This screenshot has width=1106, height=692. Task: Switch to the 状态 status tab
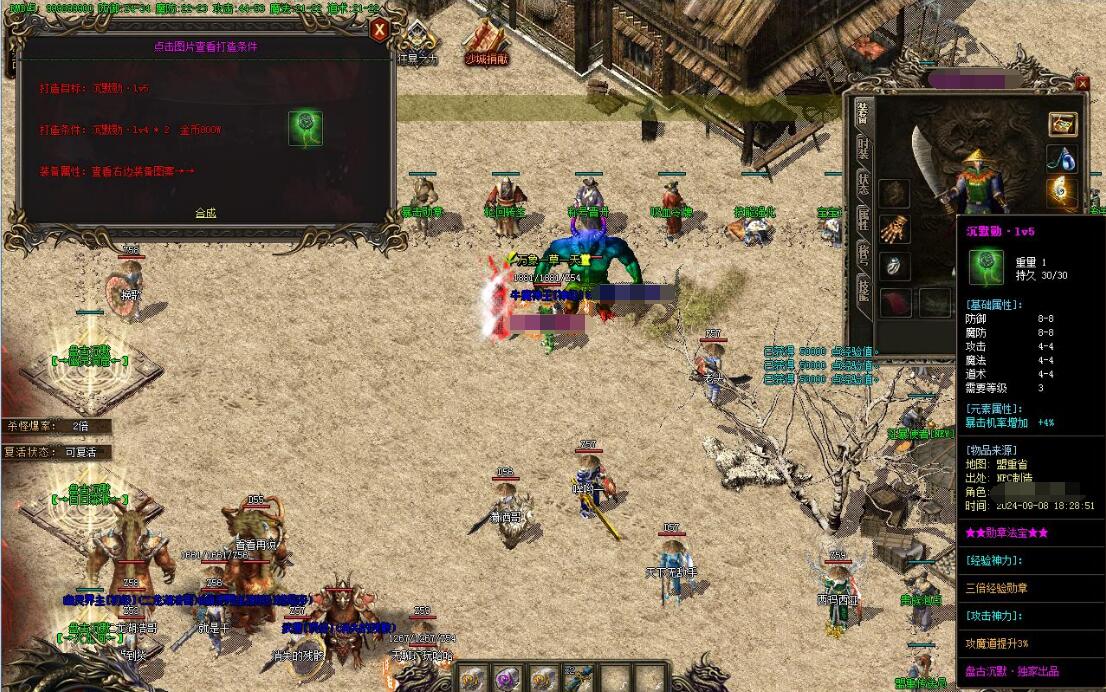(862, 185)
